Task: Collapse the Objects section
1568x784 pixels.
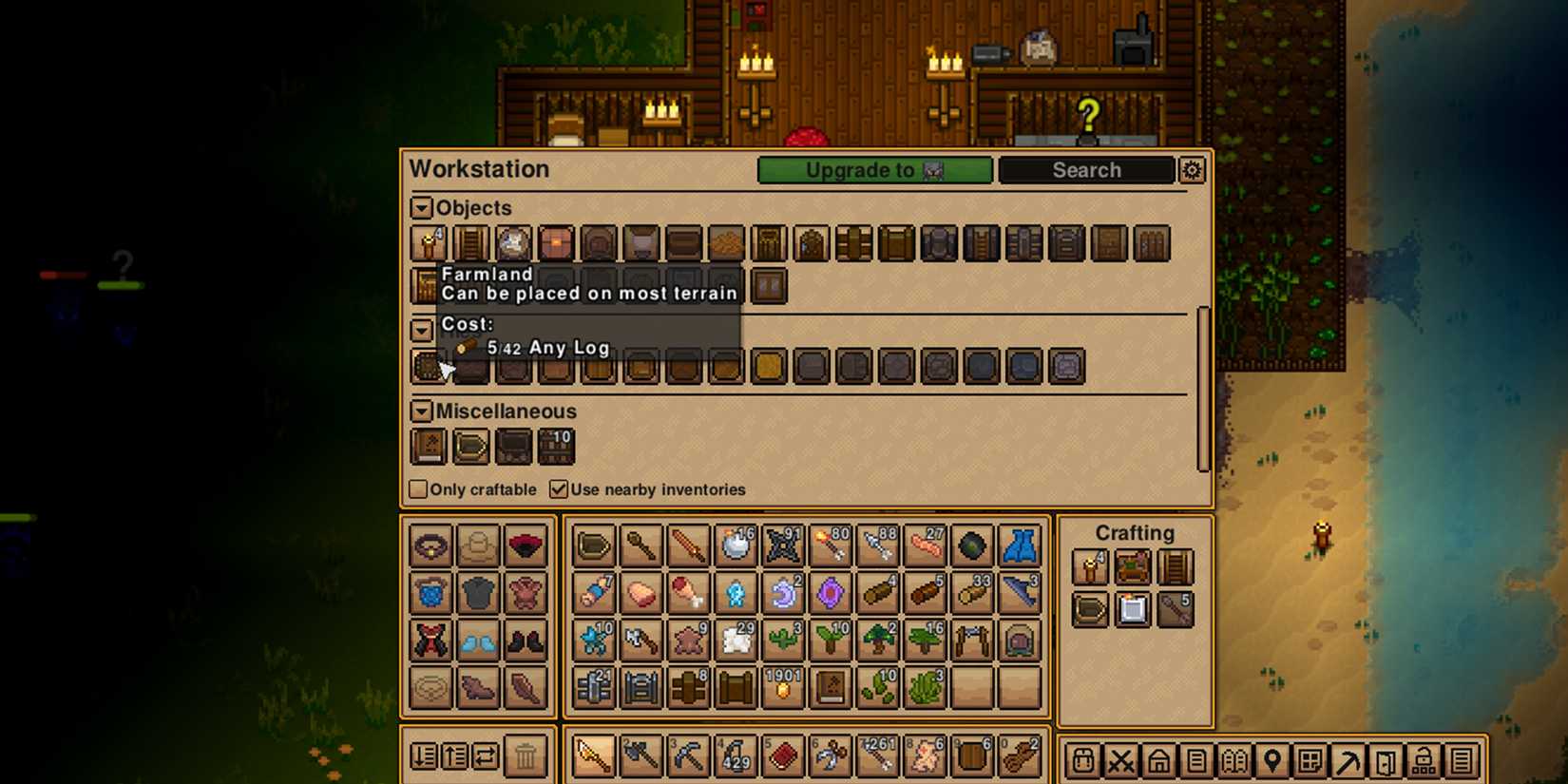Action: [421, 207]
